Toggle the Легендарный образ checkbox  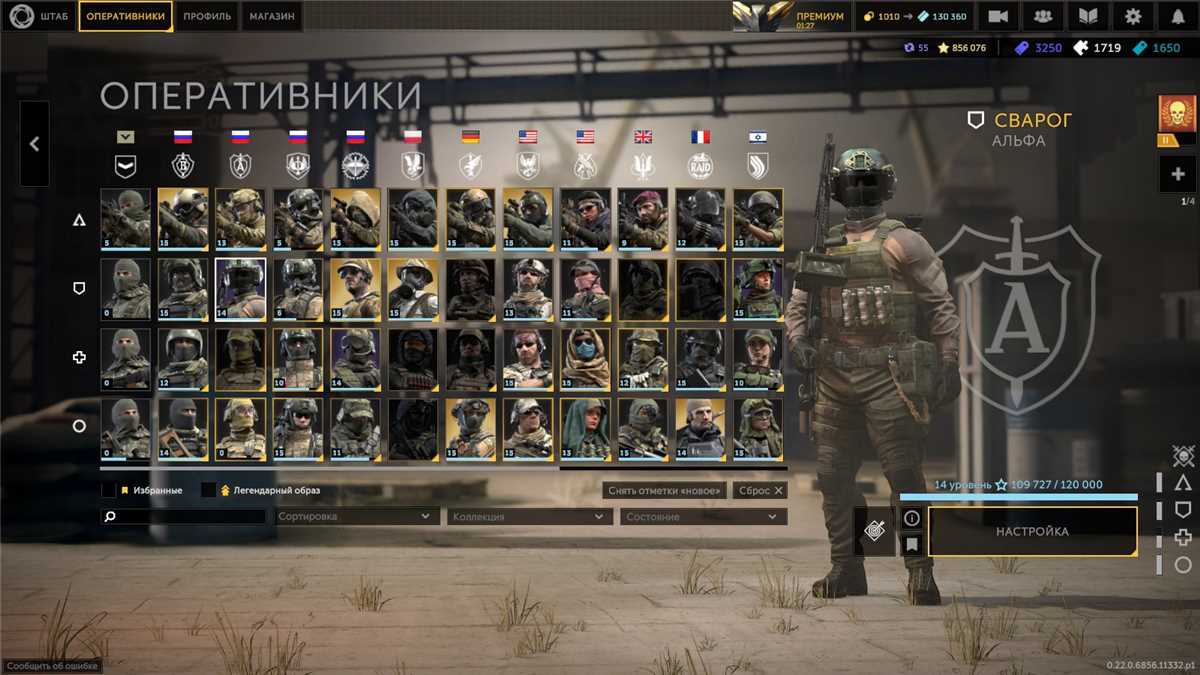209,491
